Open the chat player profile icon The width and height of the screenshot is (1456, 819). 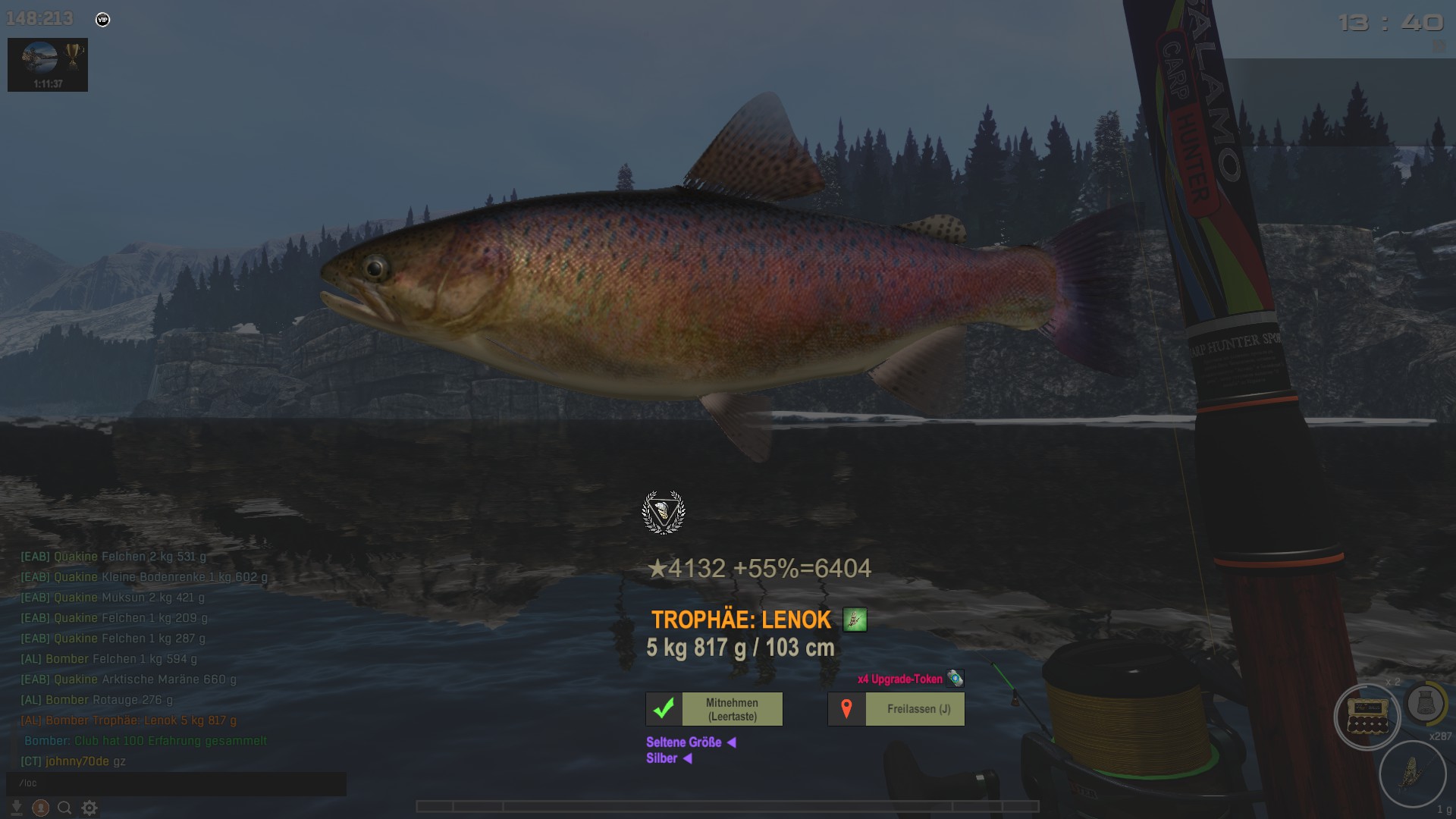coord(41,808)
